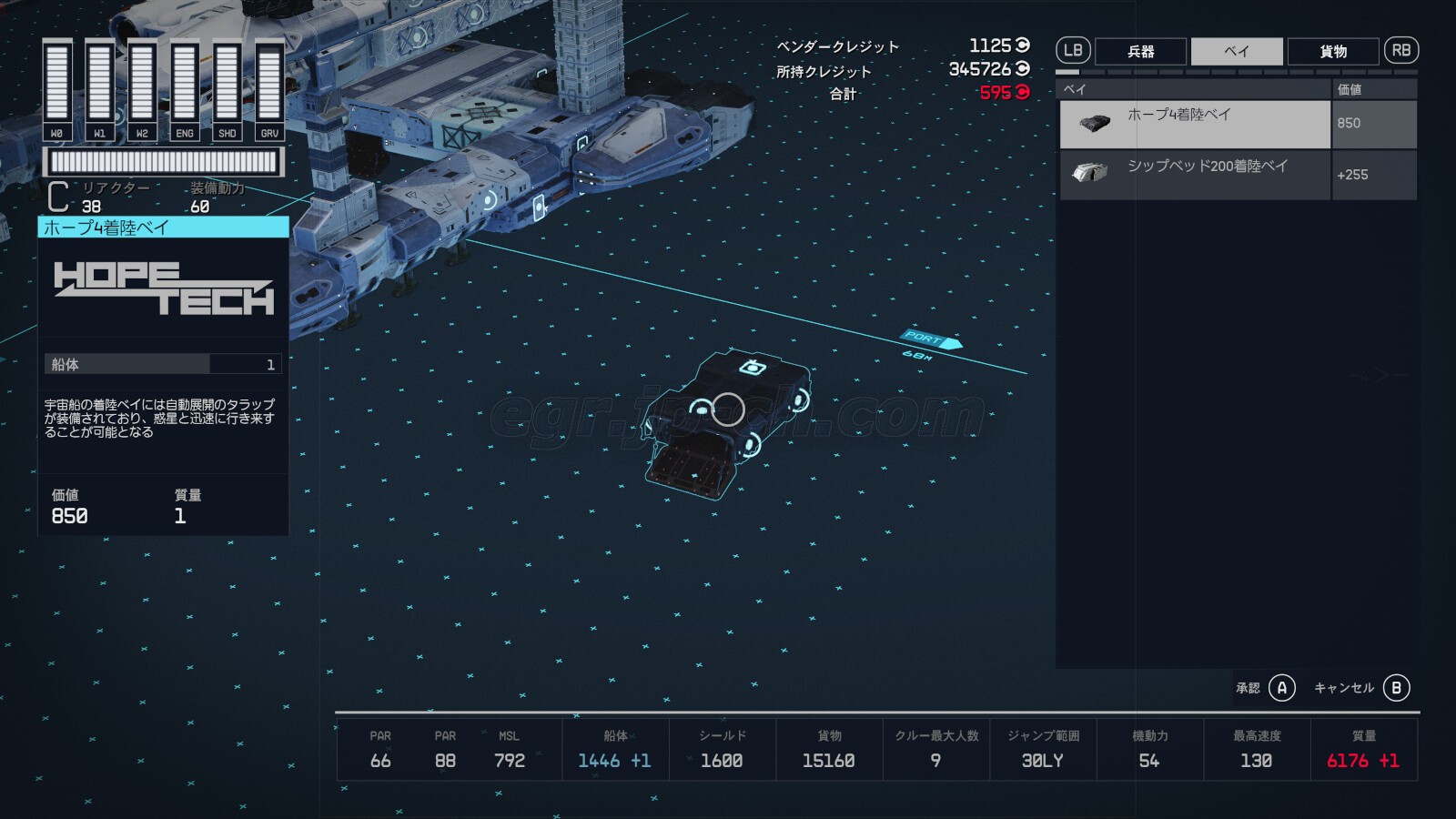Select the シップベッド200着陸ベイ list row

click(1195, 174)
